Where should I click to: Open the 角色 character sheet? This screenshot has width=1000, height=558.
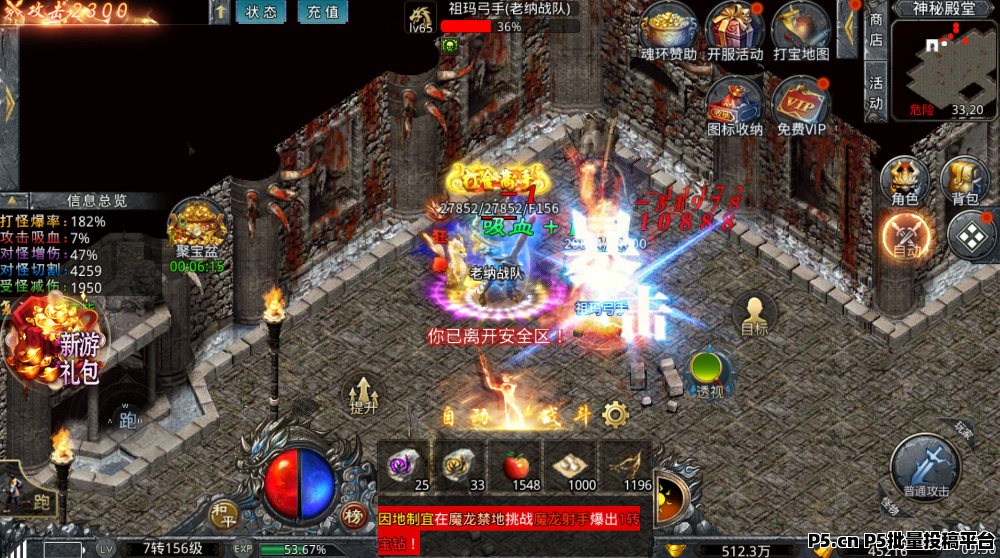click(905, 182)
